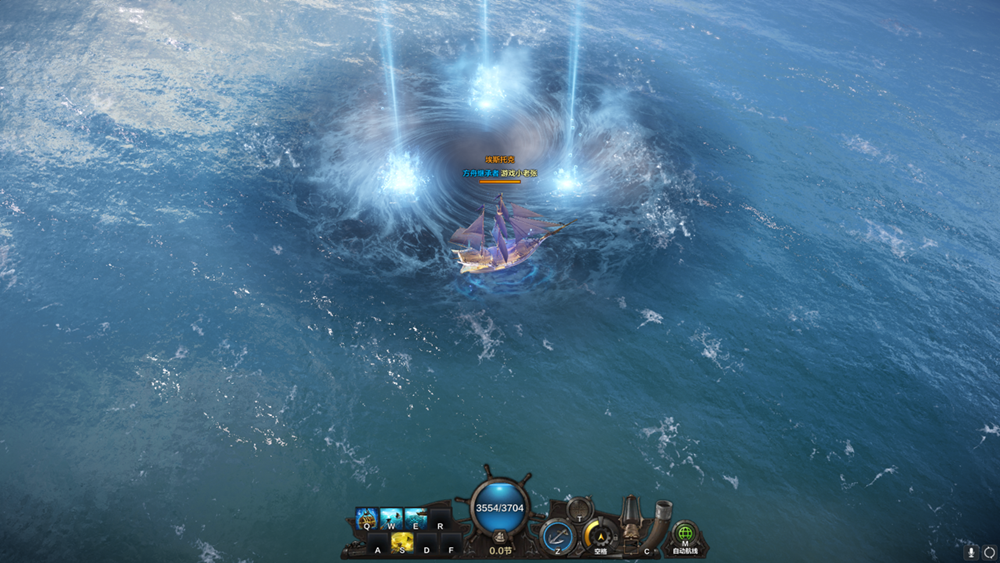Select the golden S skill slot
Screen dimensions: 1000x563
(403, 542)
